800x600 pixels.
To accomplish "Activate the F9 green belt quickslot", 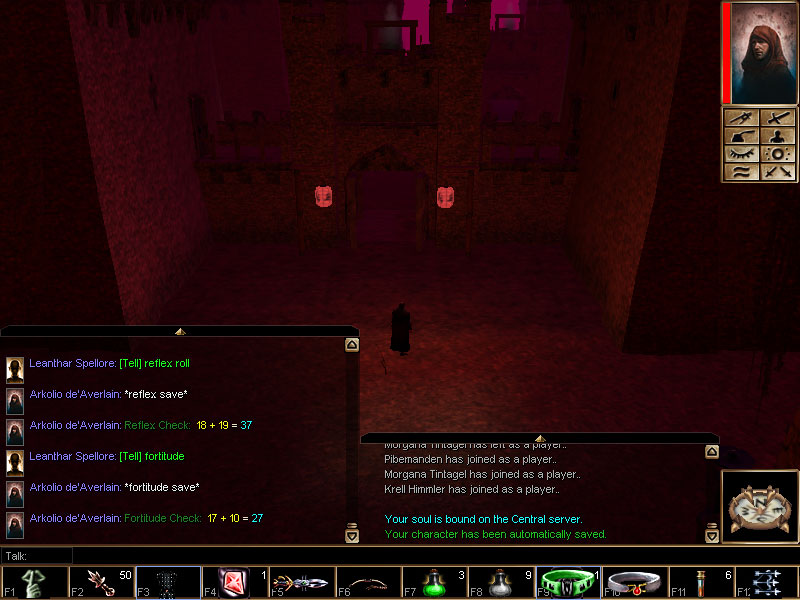I will point(568,582).
